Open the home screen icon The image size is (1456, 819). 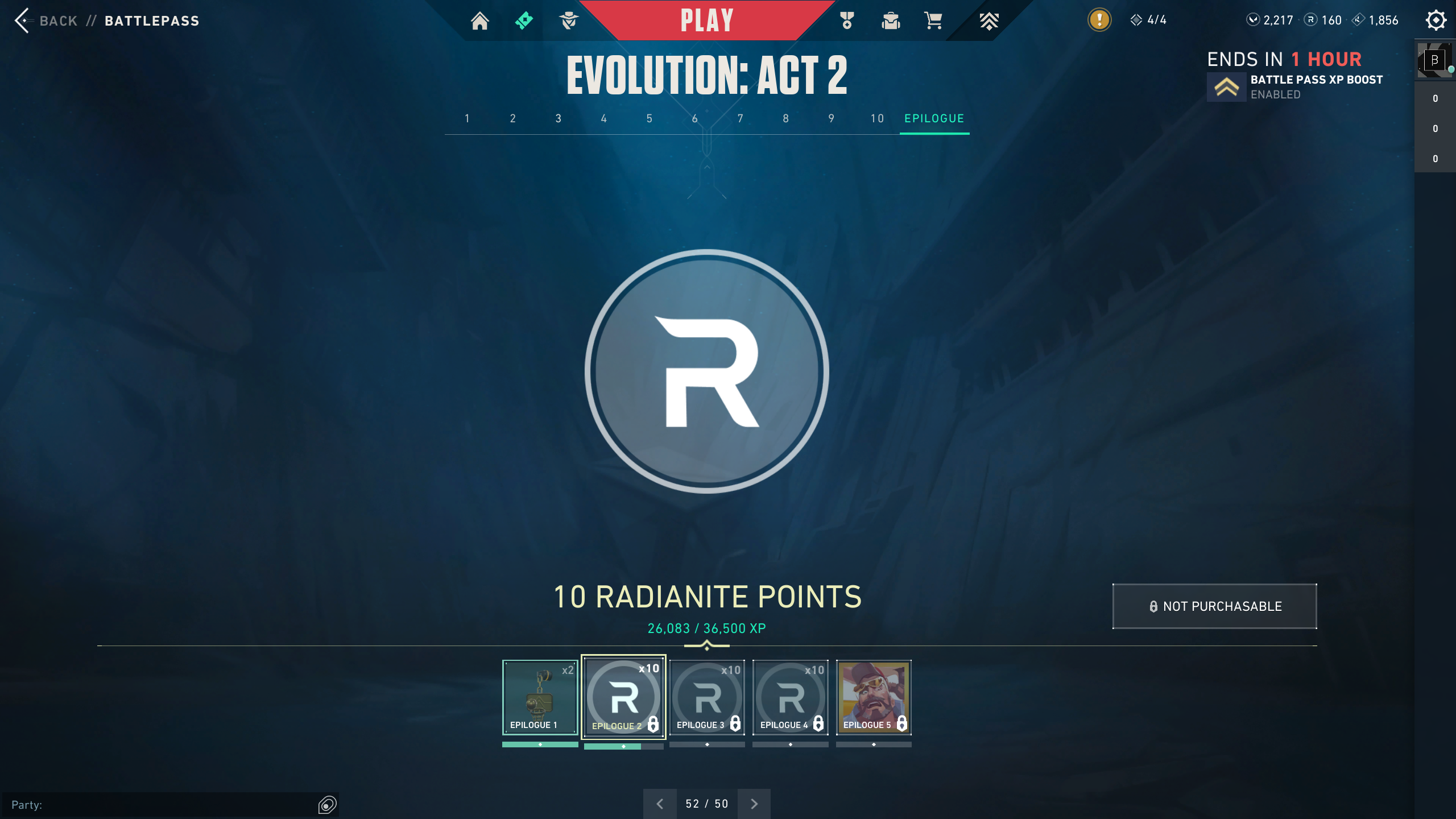(x=479, y=21)
